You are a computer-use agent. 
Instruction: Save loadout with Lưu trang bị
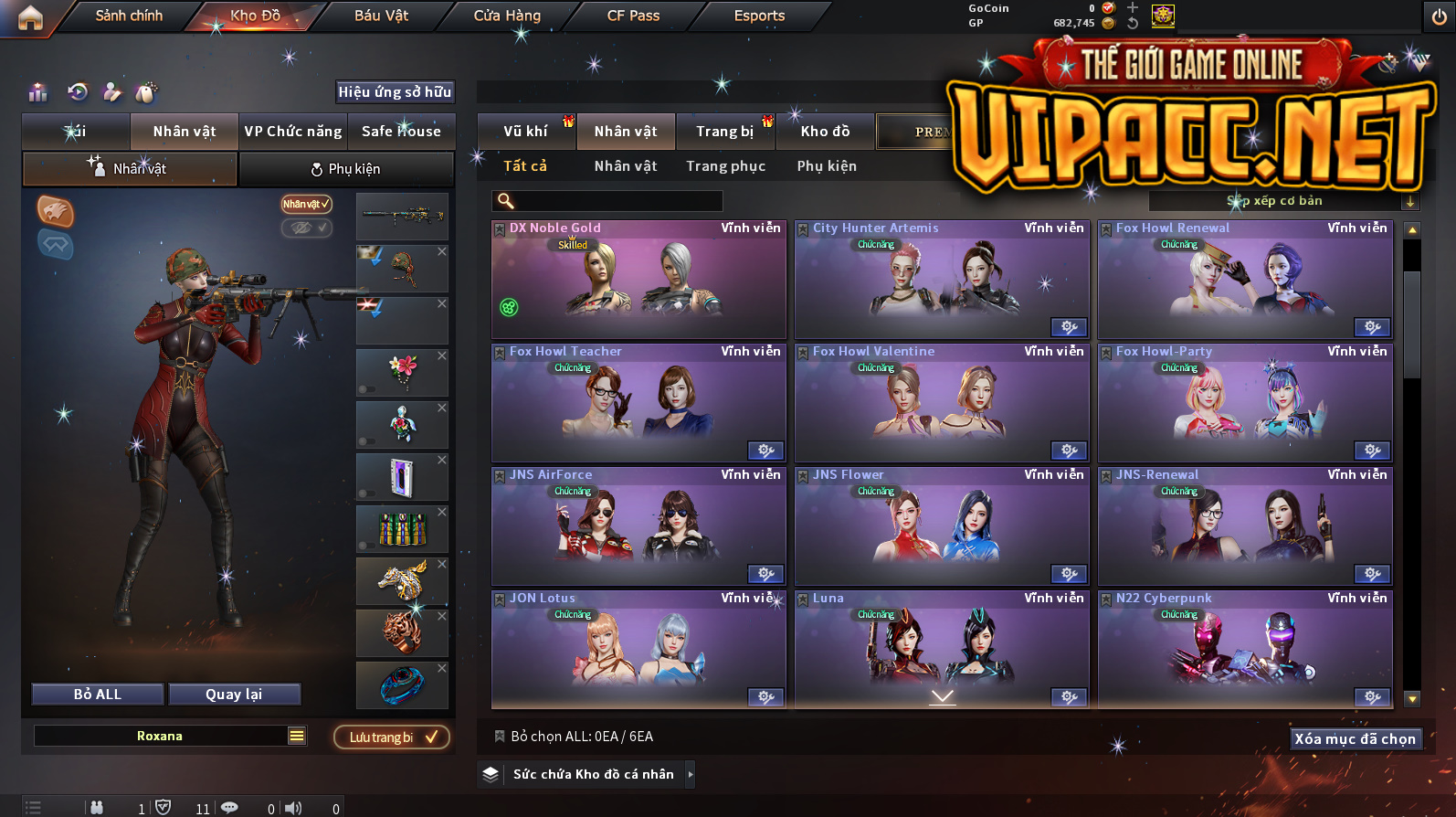(x=392, y=737)
